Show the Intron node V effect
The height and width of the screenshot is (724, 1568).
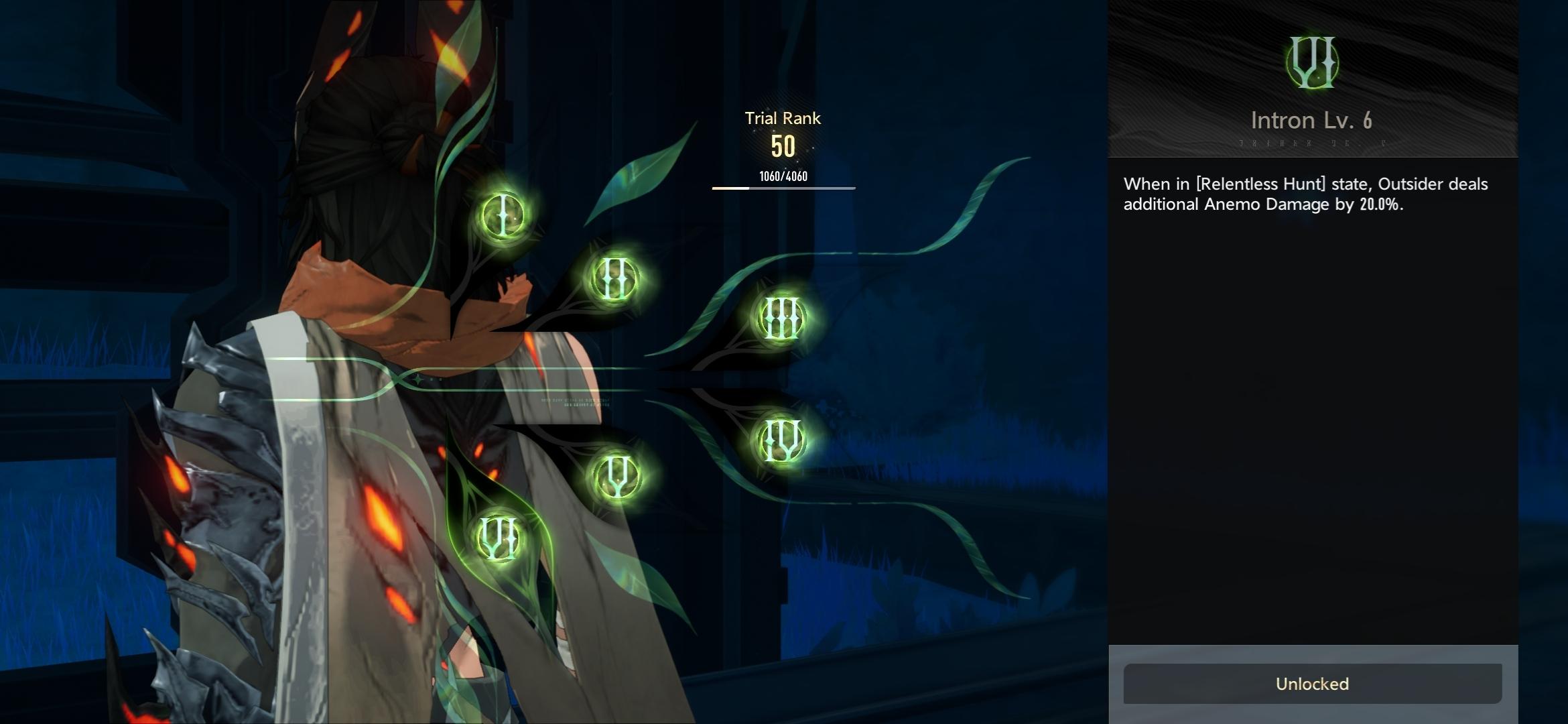click(x=617, y=475)
